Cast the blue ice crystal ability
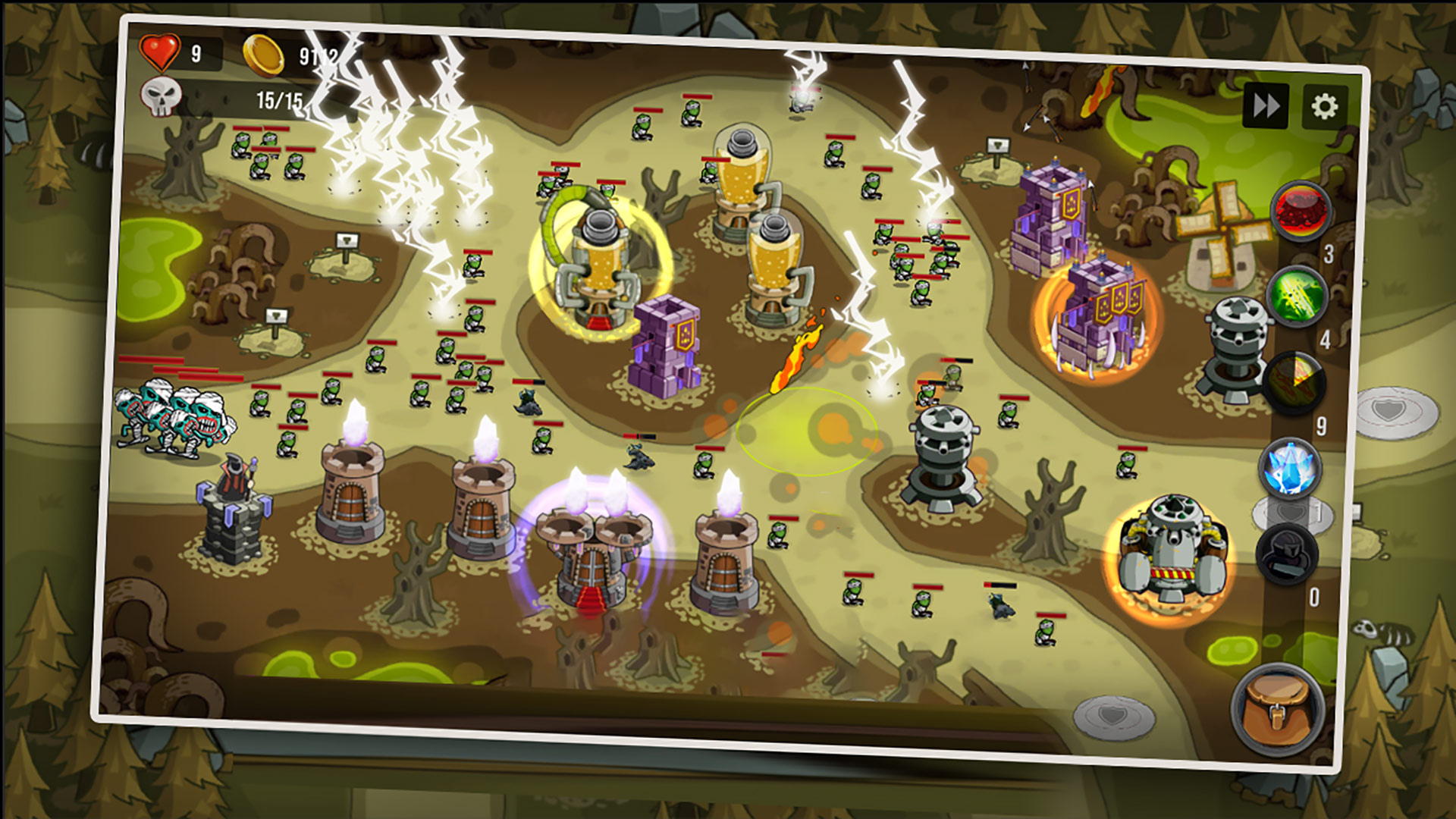Image resolution: width=1456 pixels, height=819 pixels. point(1290,468)
